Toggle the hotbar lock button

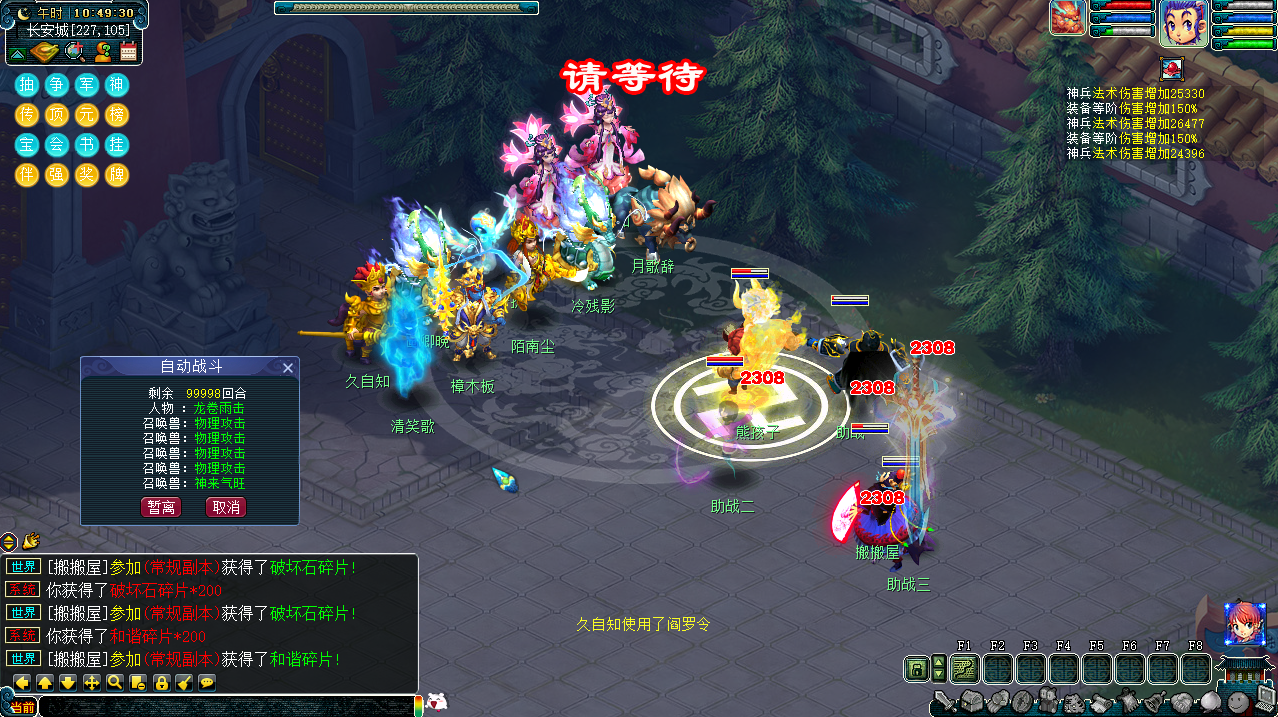click(915, 669)
